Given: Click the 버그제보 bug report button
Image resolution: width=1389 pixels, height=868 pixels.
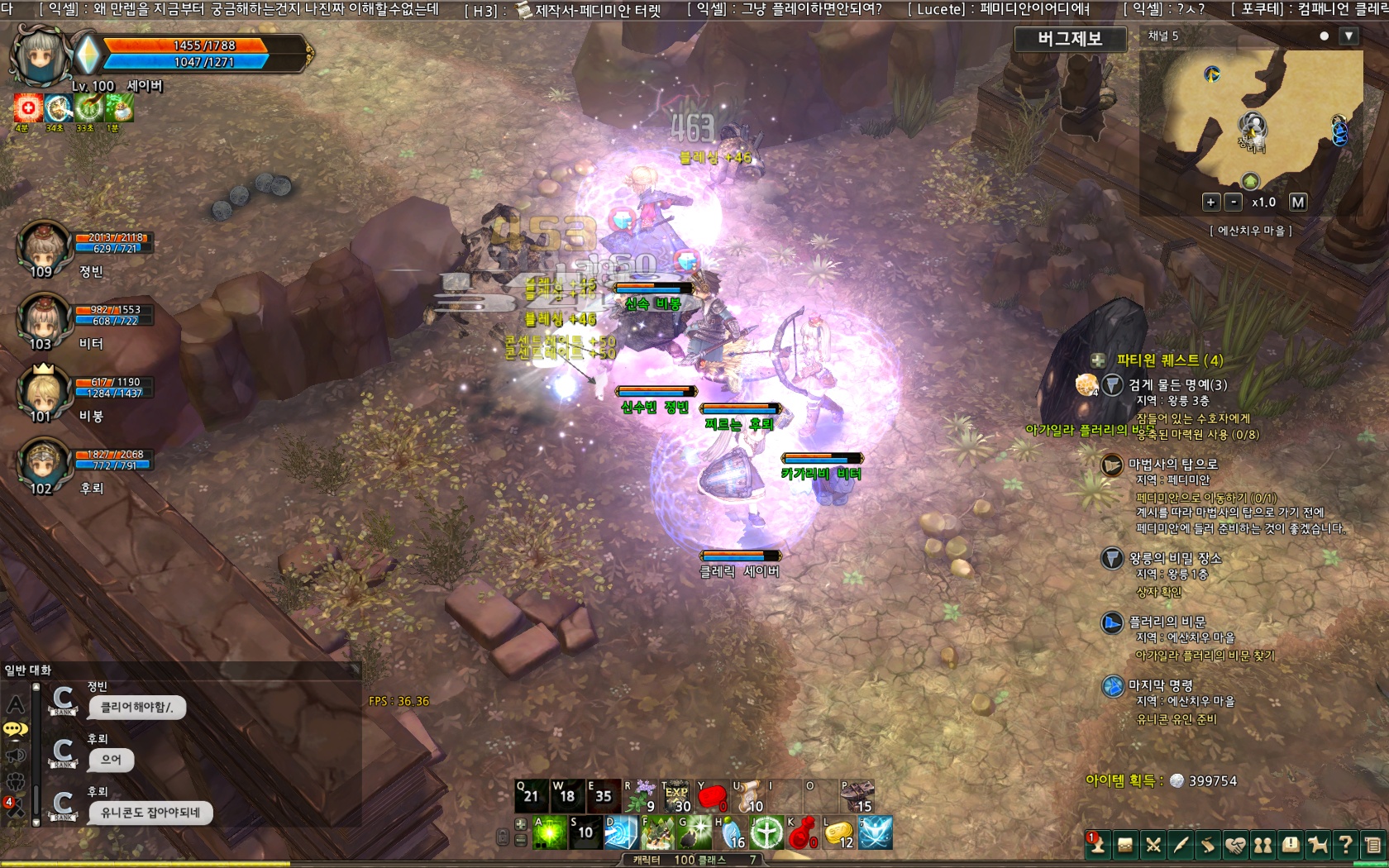Looking at the screenshot, I should (x=1070, y=39).
